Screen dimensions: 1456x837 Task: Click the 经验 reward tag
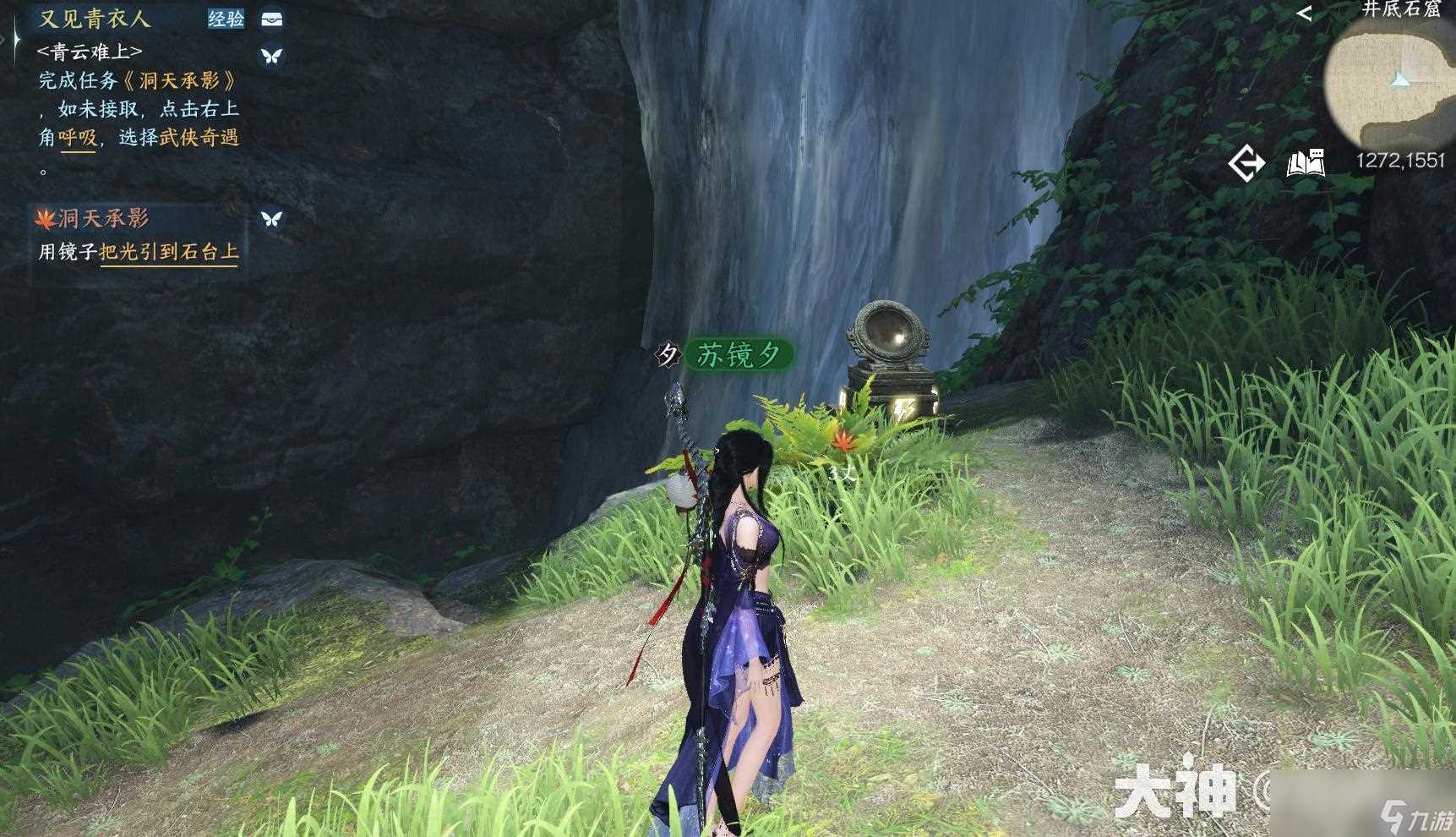pyautogui.click(x=226, y=19)
